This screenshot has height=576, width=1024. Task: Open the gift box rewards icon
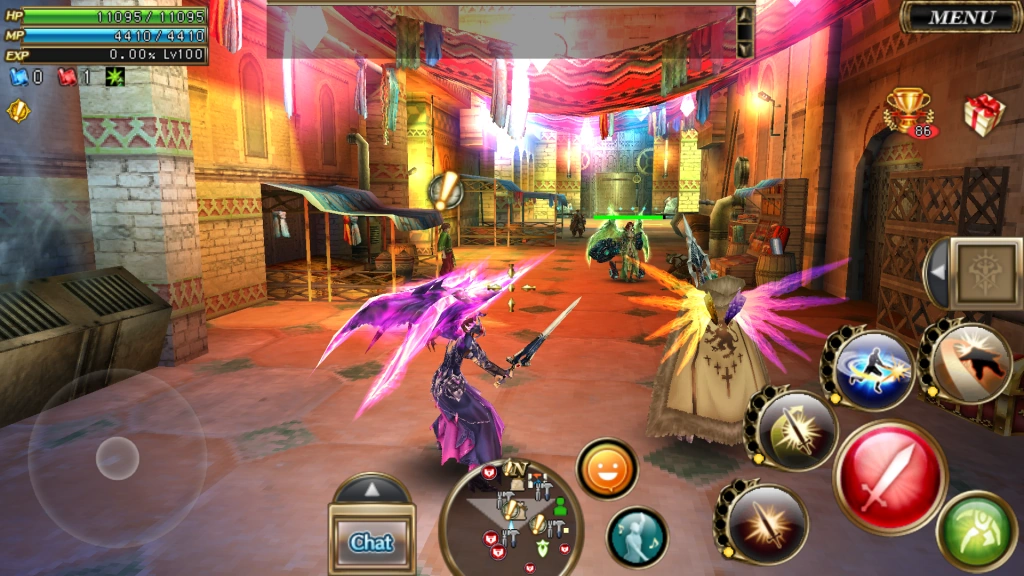tap(983, 114)
